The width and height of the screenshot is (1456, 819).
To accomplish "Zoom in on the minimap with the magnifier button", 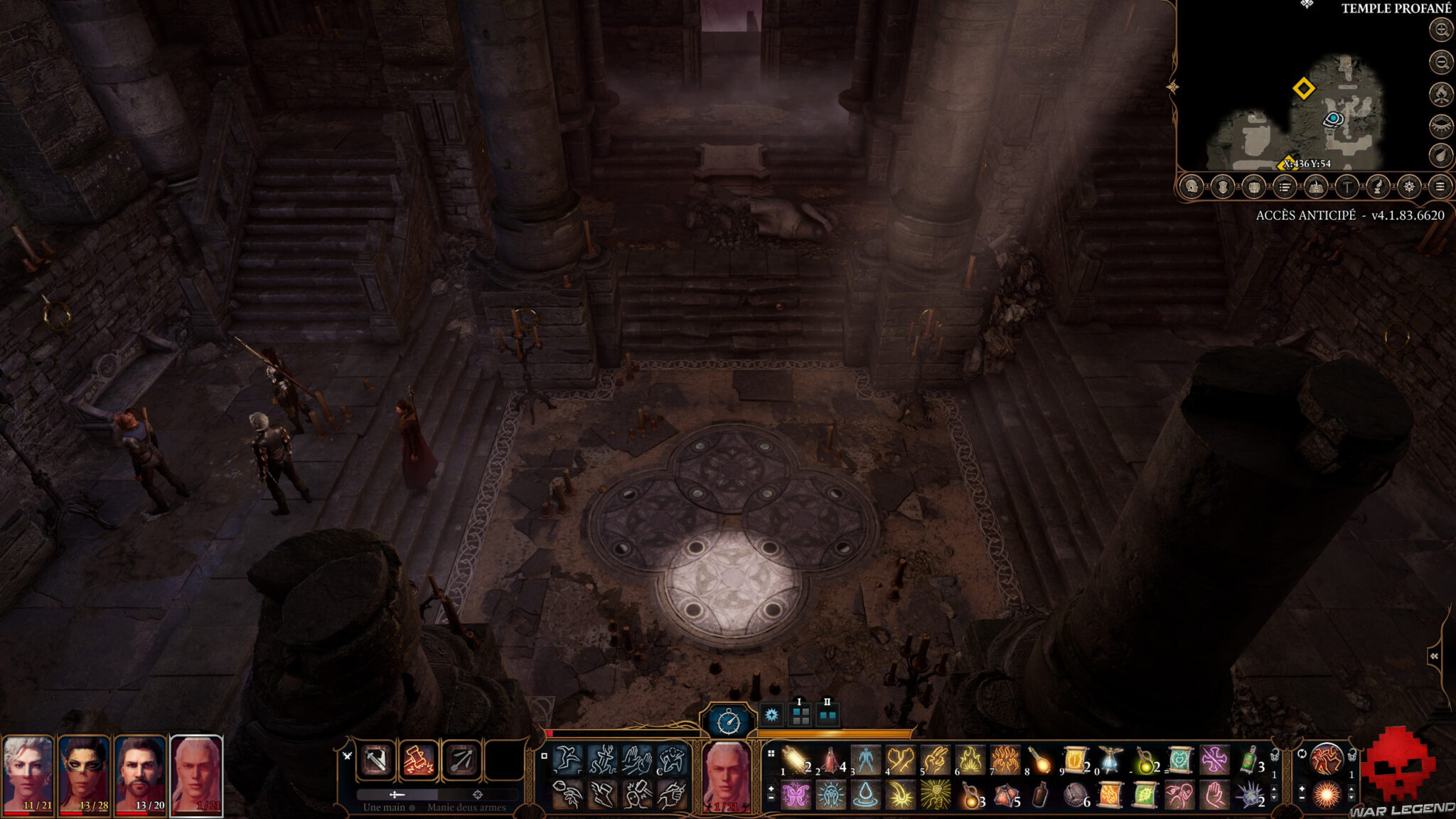I will click(x=1440, y=31).
